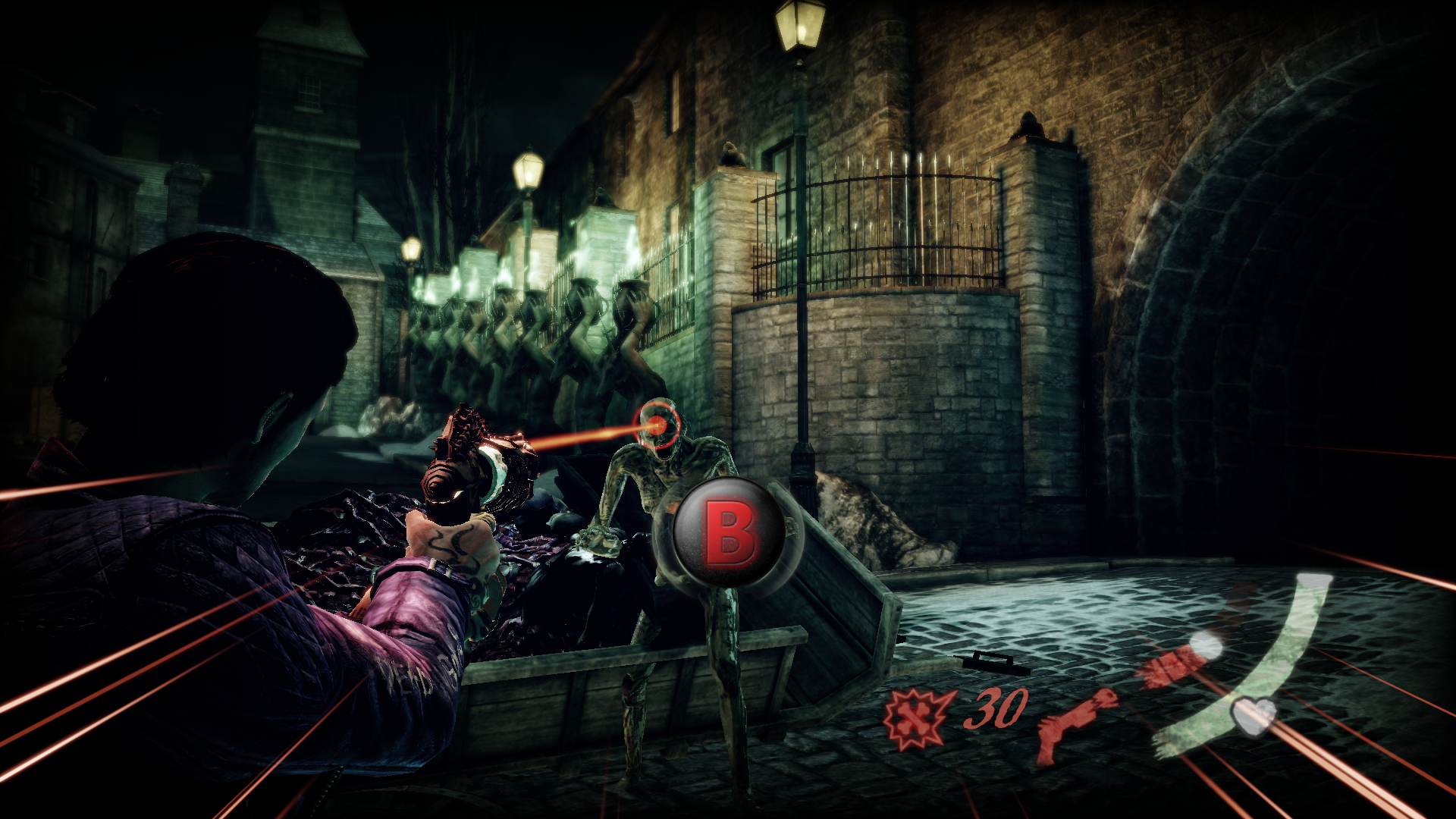Click the heart icon on the health arc
The image size is (1456, 819).
tap(1254, 714)
